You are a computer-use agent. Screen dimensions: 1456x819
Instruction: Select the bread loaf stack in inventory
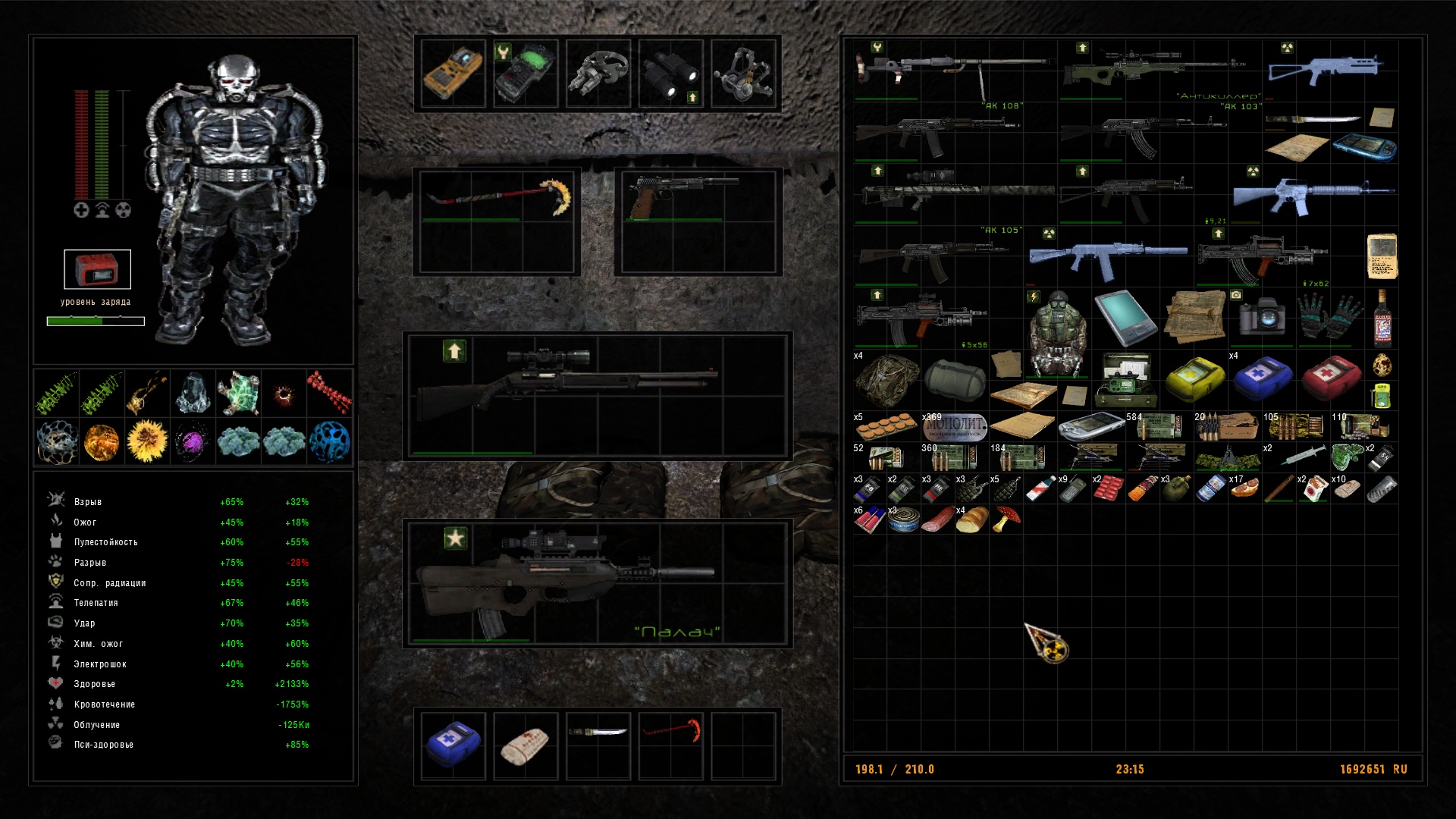coord(969,520)
